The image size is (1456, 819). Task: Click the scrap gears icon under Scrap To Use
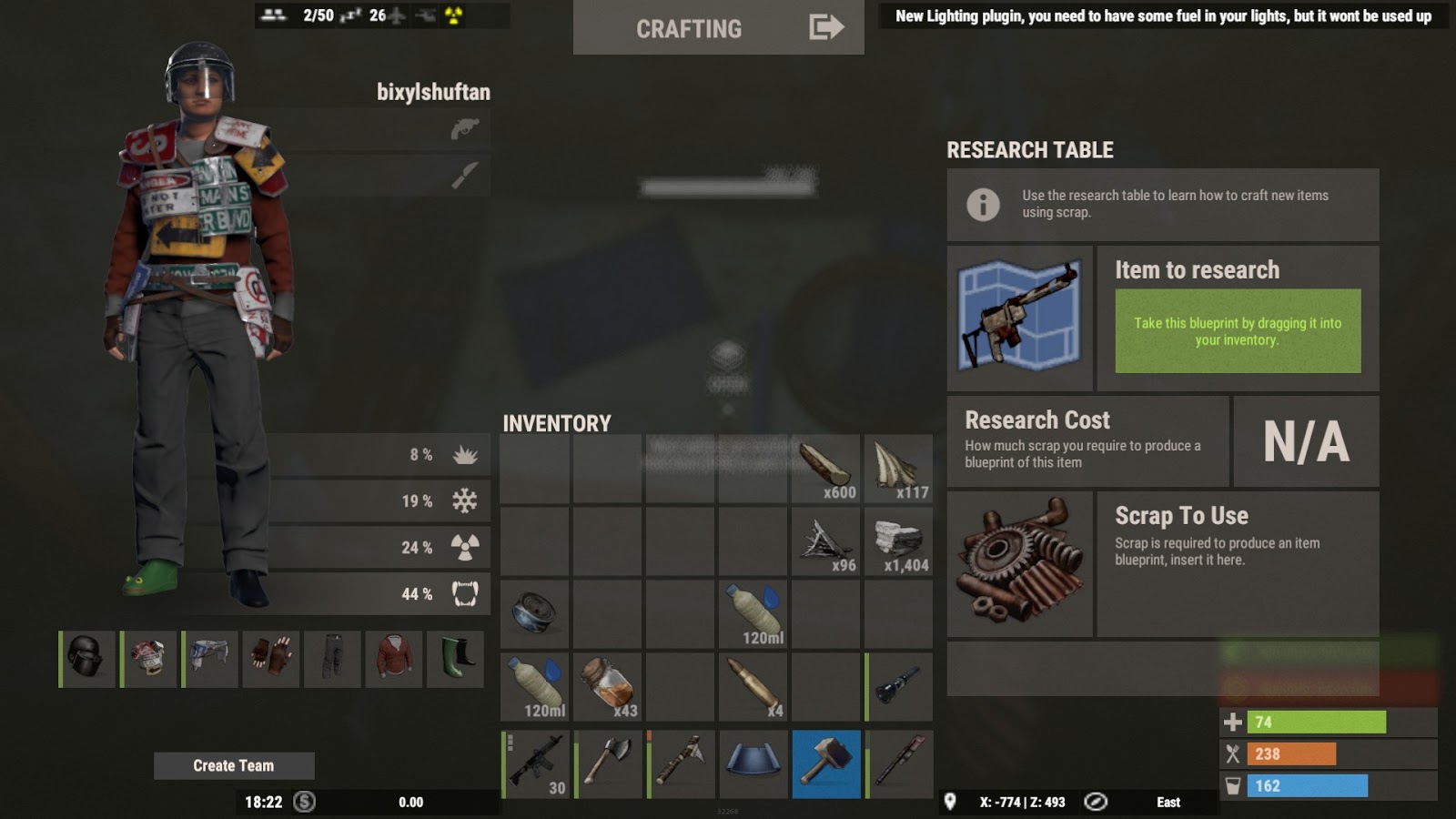pos(1021,564)
